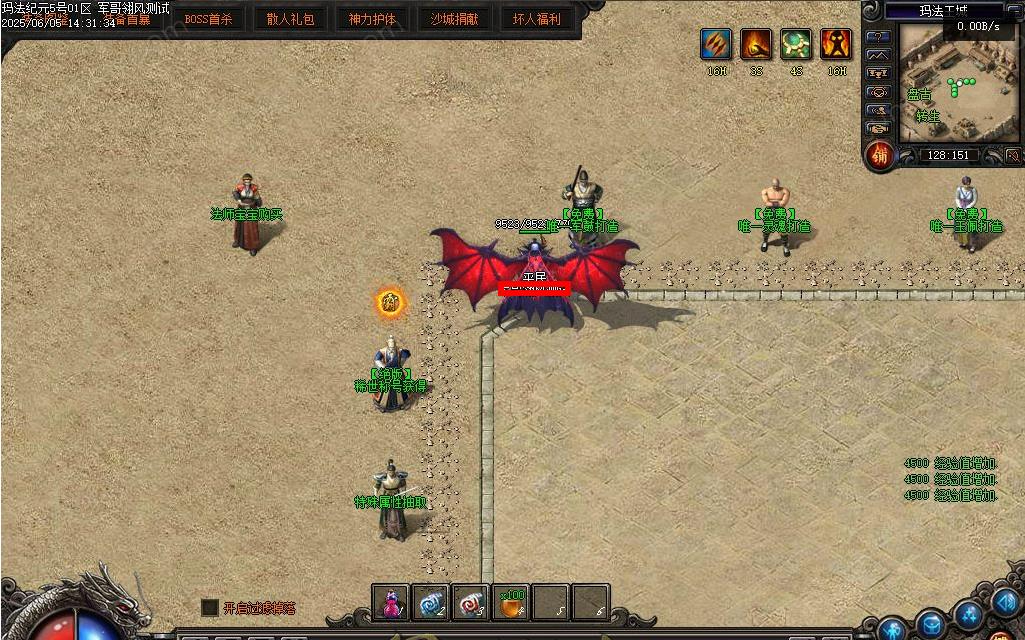Use the orange x100 item in hotbar
This screenshot has height=640, width=1025.
pyautogui.click(x=511, y=603)
